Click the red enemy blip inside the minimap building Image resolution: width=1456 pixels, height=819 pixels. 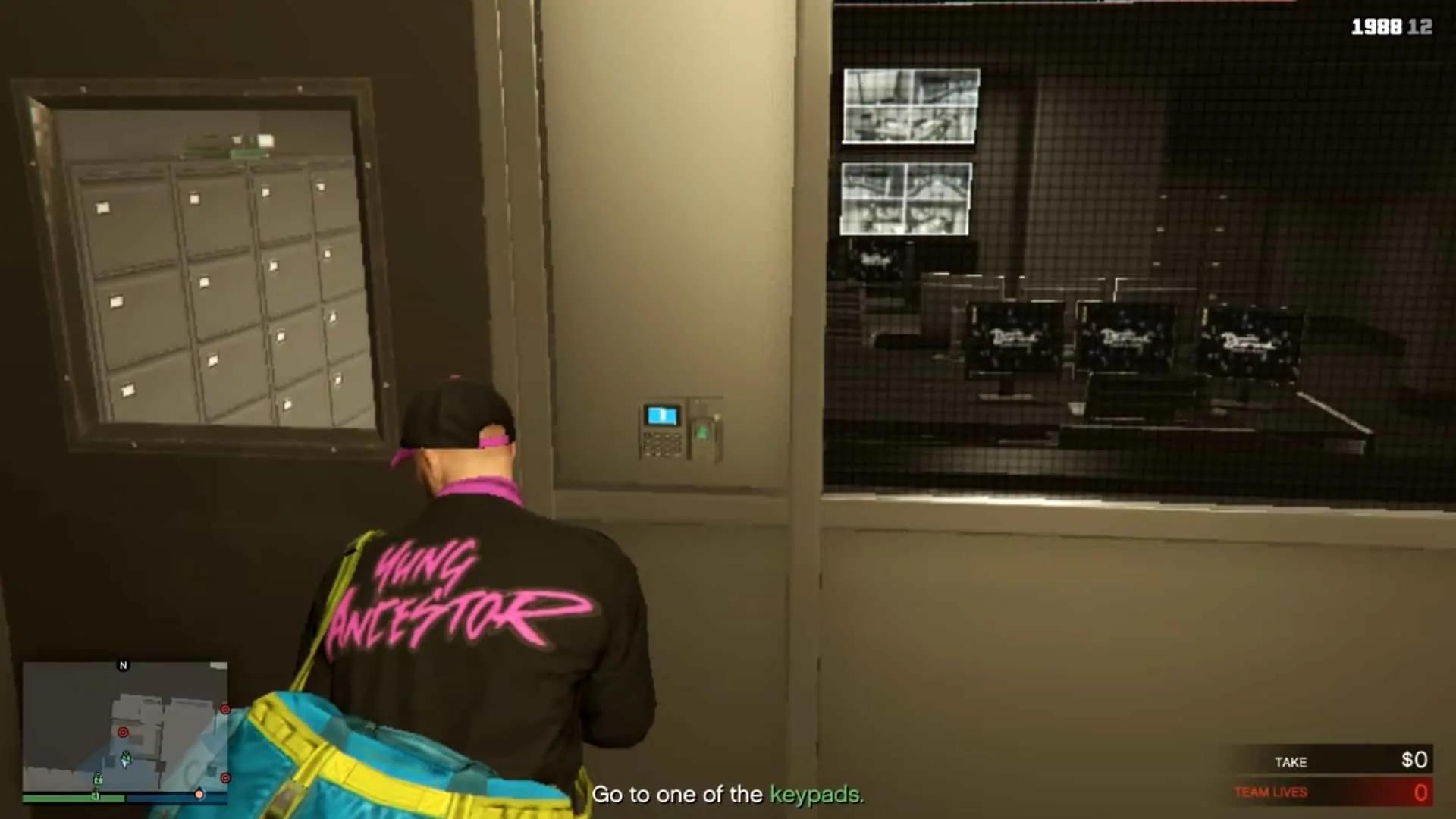[123, 732]
